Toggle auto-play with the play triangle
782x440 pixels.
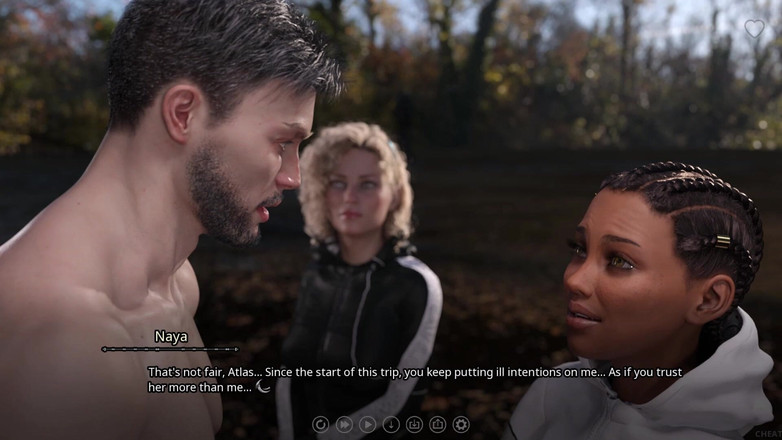(x=367, y=425)
